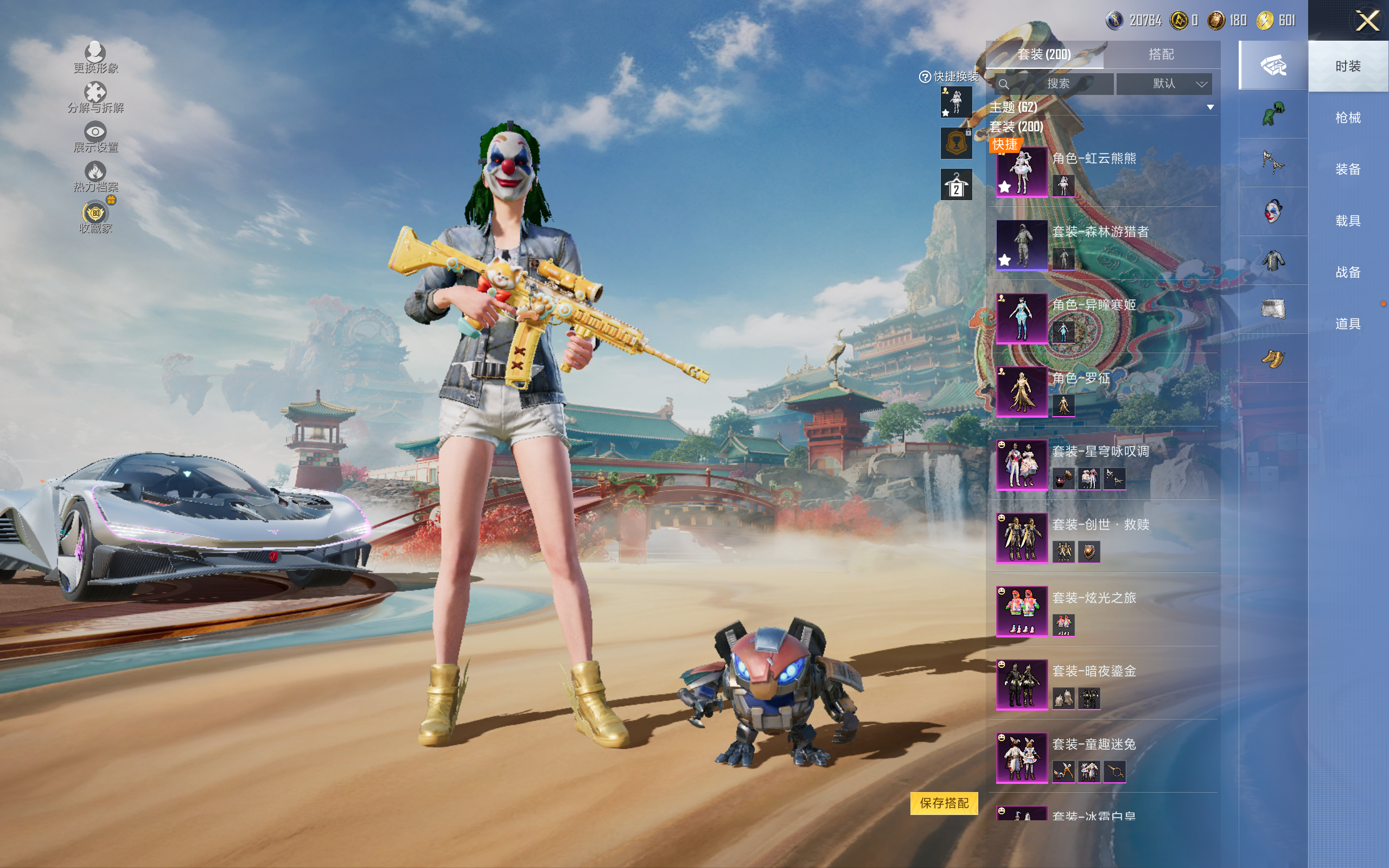The width and height of the screenshot is (1389, 868).
Task: Open the 枪械 category
Action: [x=1347, y=118]
